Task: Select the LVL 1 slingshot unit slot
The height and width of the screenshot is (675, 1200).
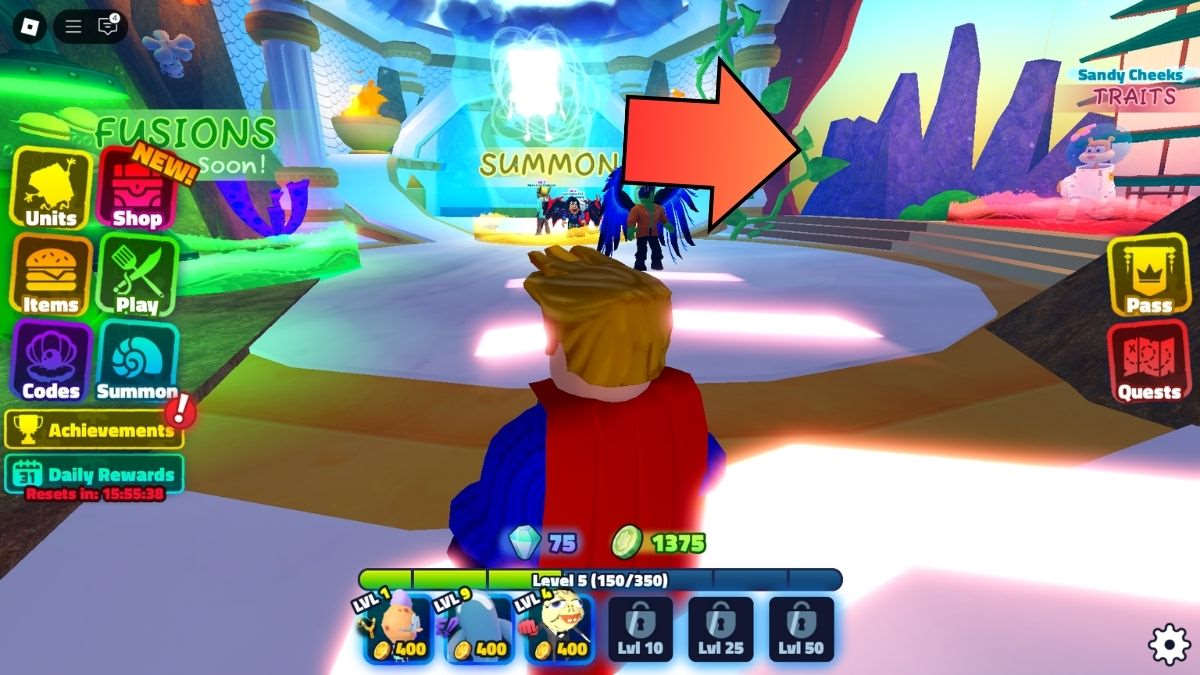Action: [397, 630]
